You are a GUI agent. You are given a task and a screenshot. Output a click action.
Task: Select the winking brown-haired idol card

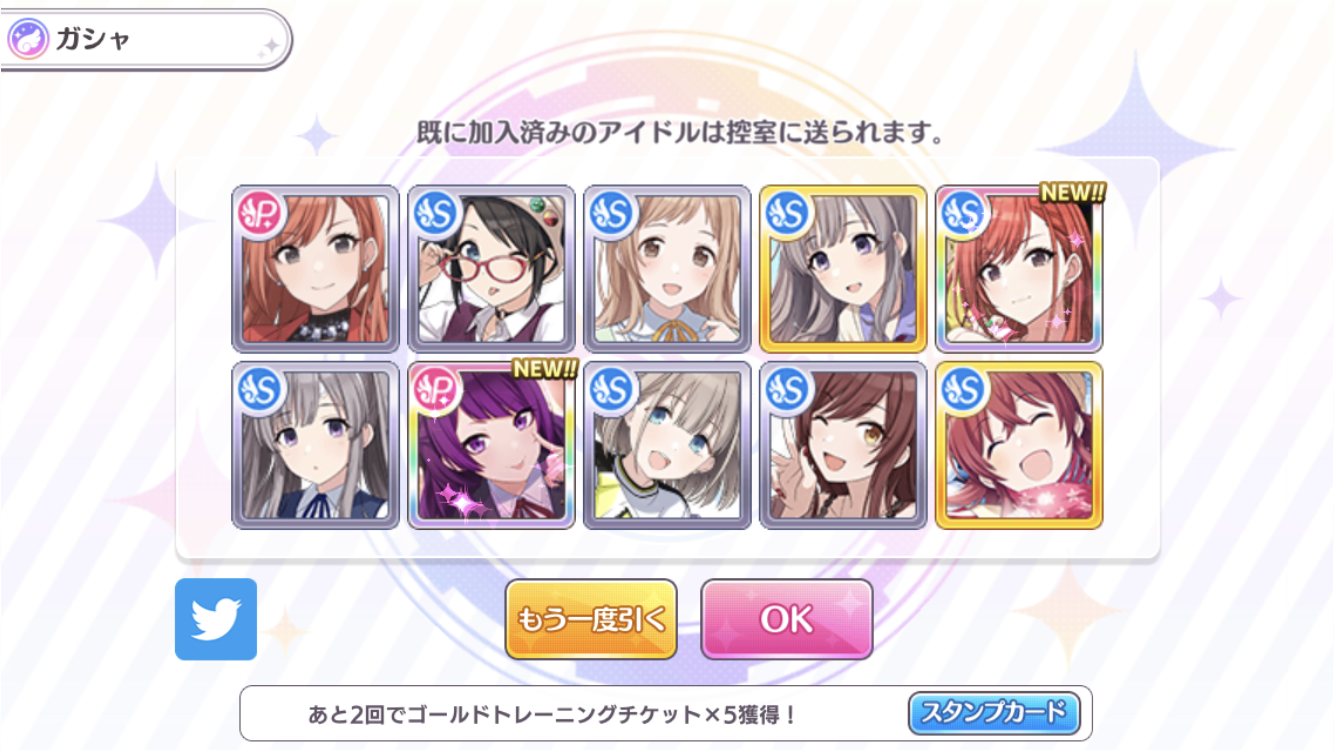tap(843, 445)
